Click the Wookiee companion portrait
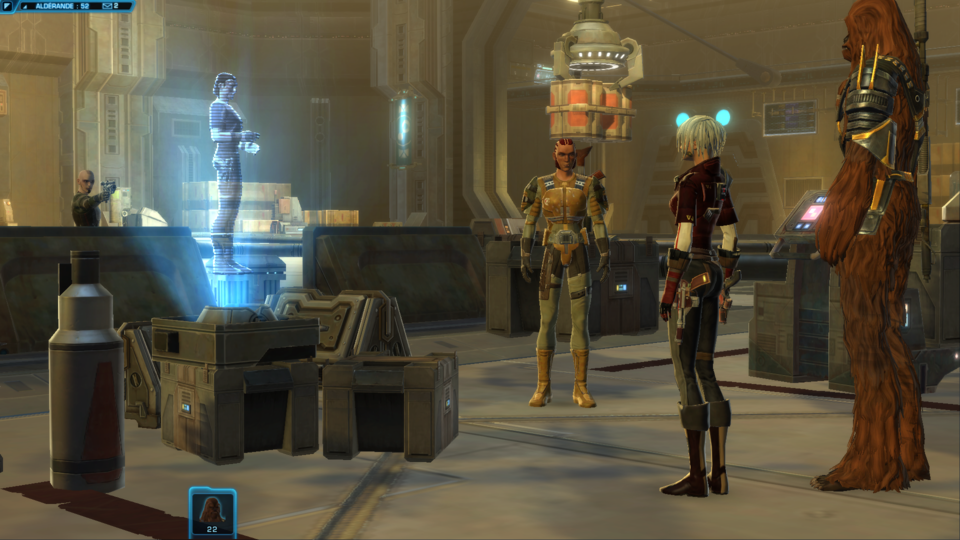Image resolution: width=960 pixels, height=540 pixels. click(212, 510)
